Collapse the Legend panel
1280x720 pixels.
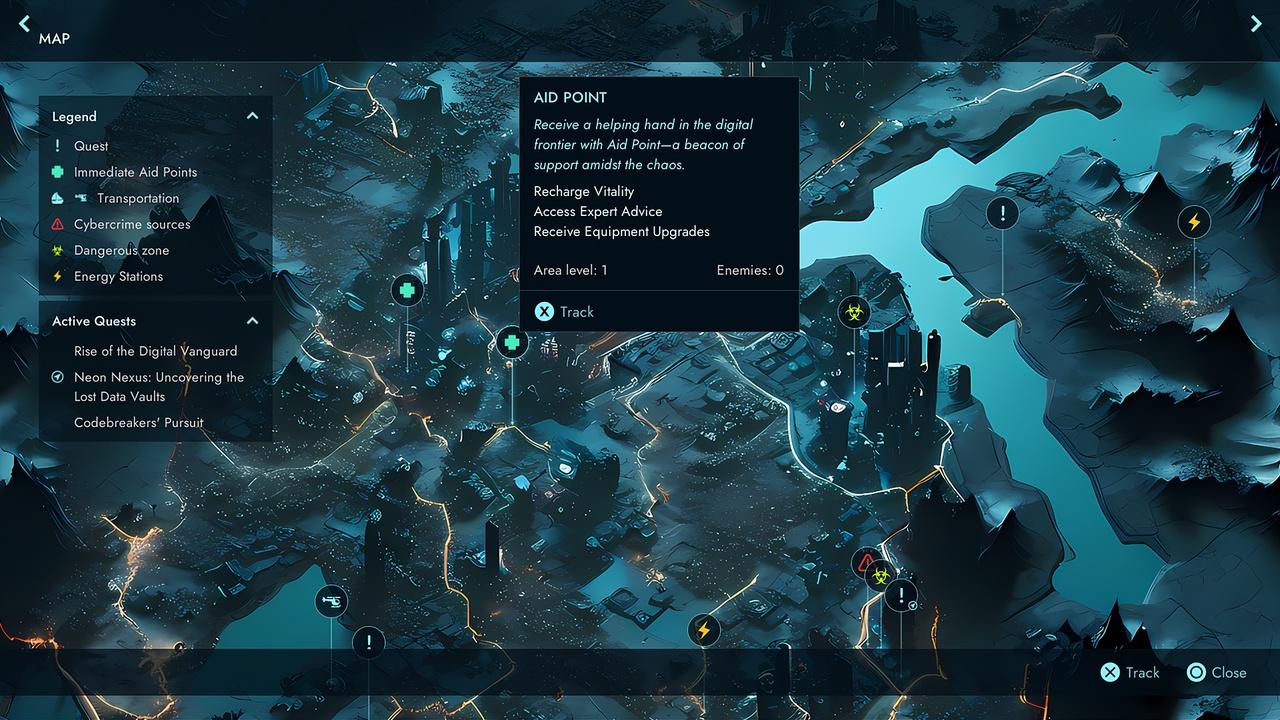[x=252, y=116]
